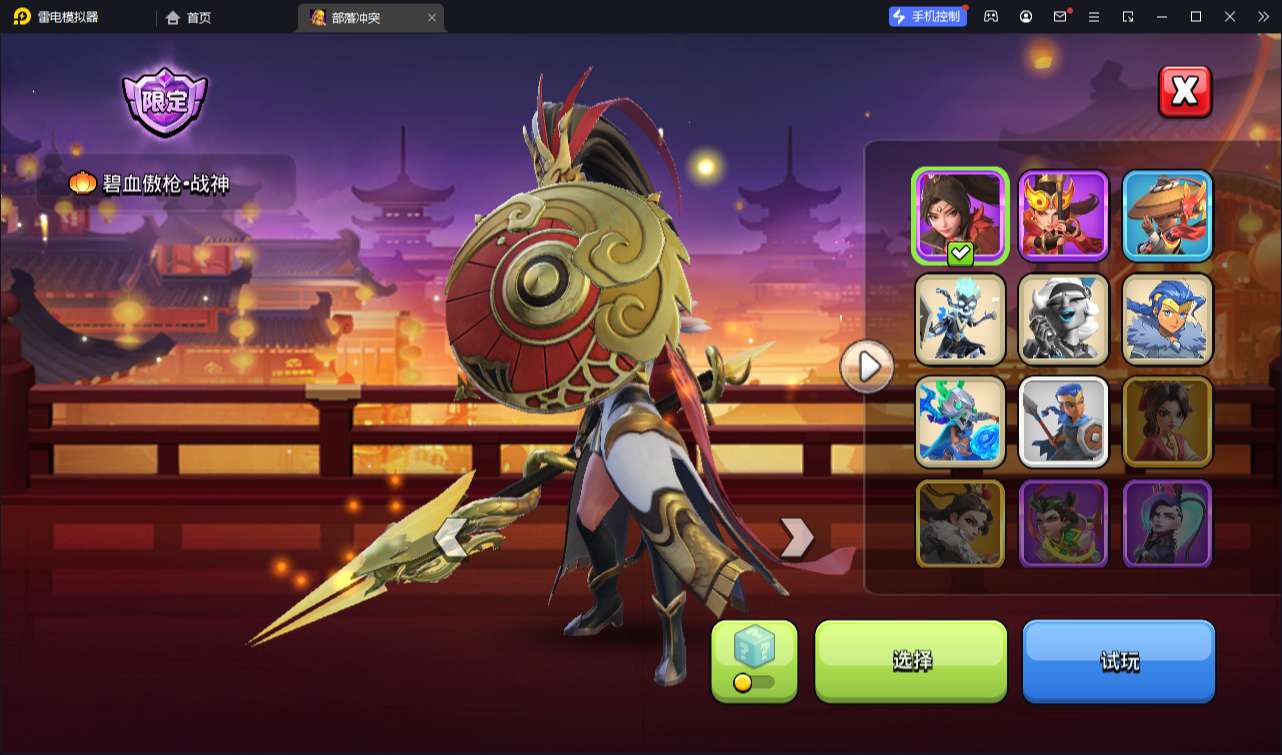Viewport: 1282px width, 755px height.
Task: Click the green 选择 button
Action: (x=911, y=661)
